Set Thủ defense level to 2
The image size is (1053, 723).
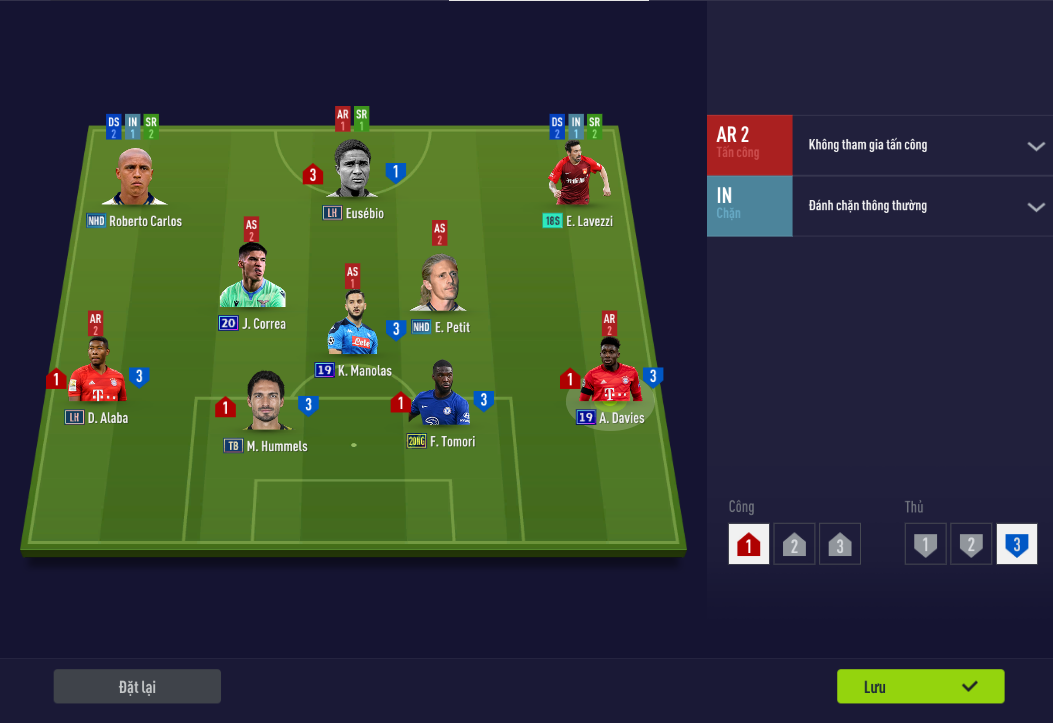[x=971, y=545]
